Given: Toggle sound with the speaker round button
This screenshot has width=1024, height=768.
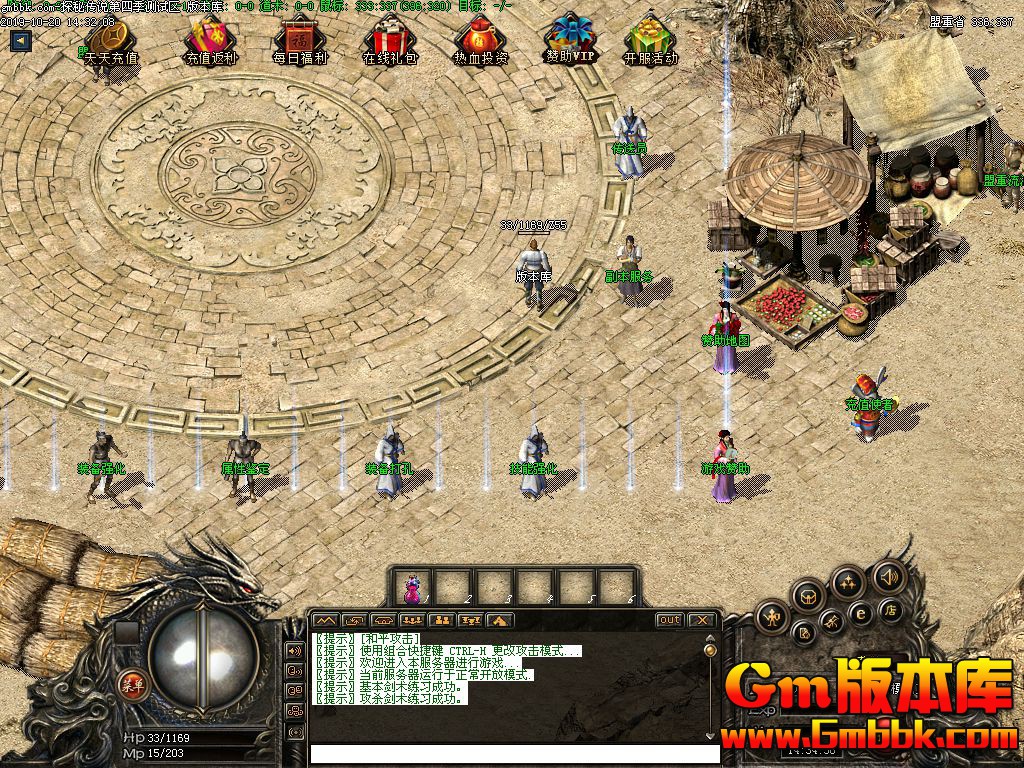Looking at the screenshot, I should (888, 576).
